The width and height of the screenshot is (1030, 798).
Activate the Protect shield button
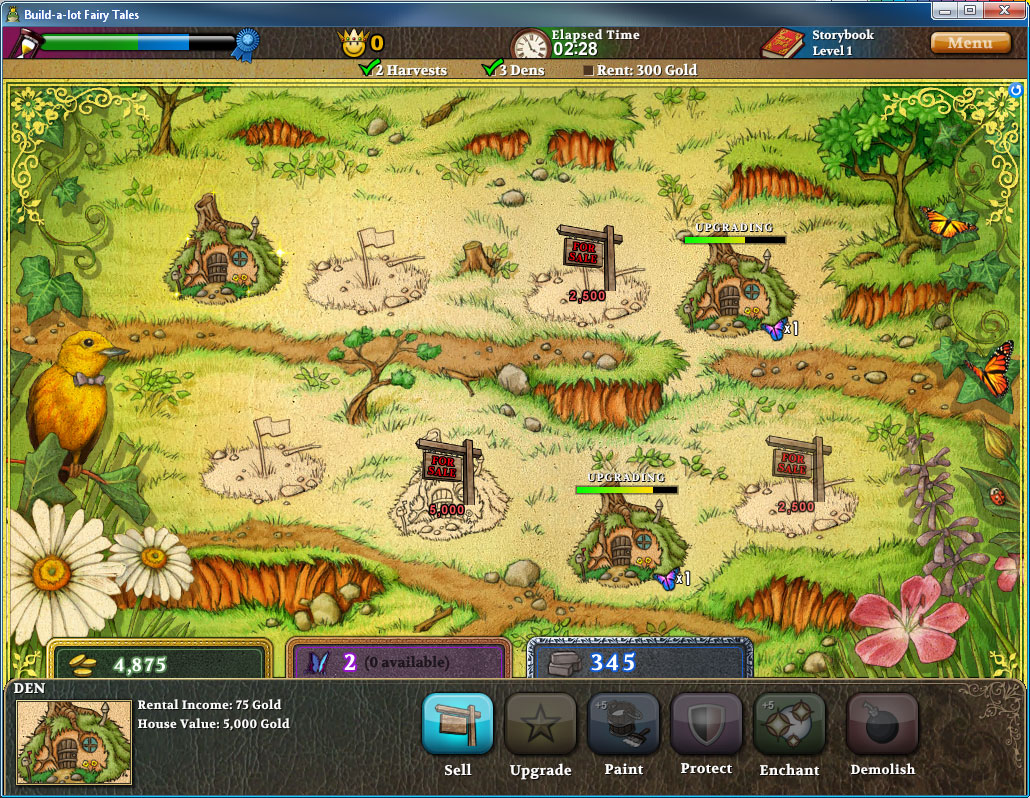pyautogui.click(x=706, y=723)
